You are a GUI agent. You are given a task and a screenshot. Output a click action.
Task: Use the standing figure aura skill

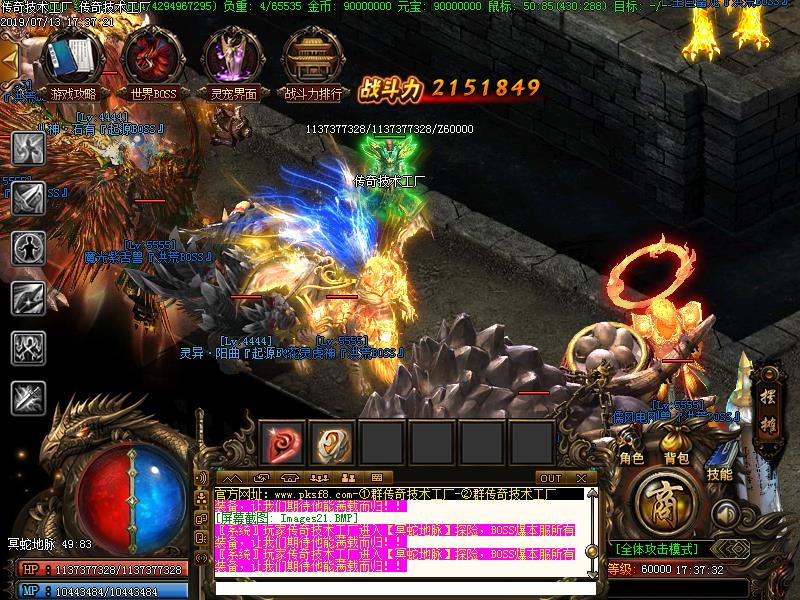point(27,248)
